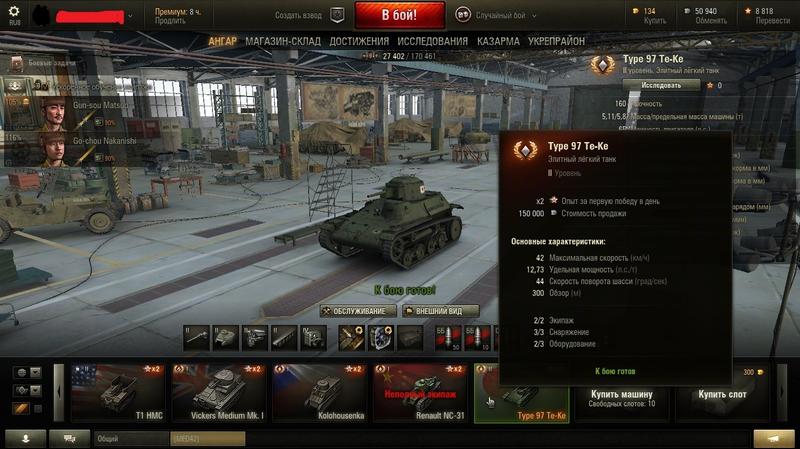Open the Обслуживание service menu
This screenshot has height=449, width=800.
359,311
